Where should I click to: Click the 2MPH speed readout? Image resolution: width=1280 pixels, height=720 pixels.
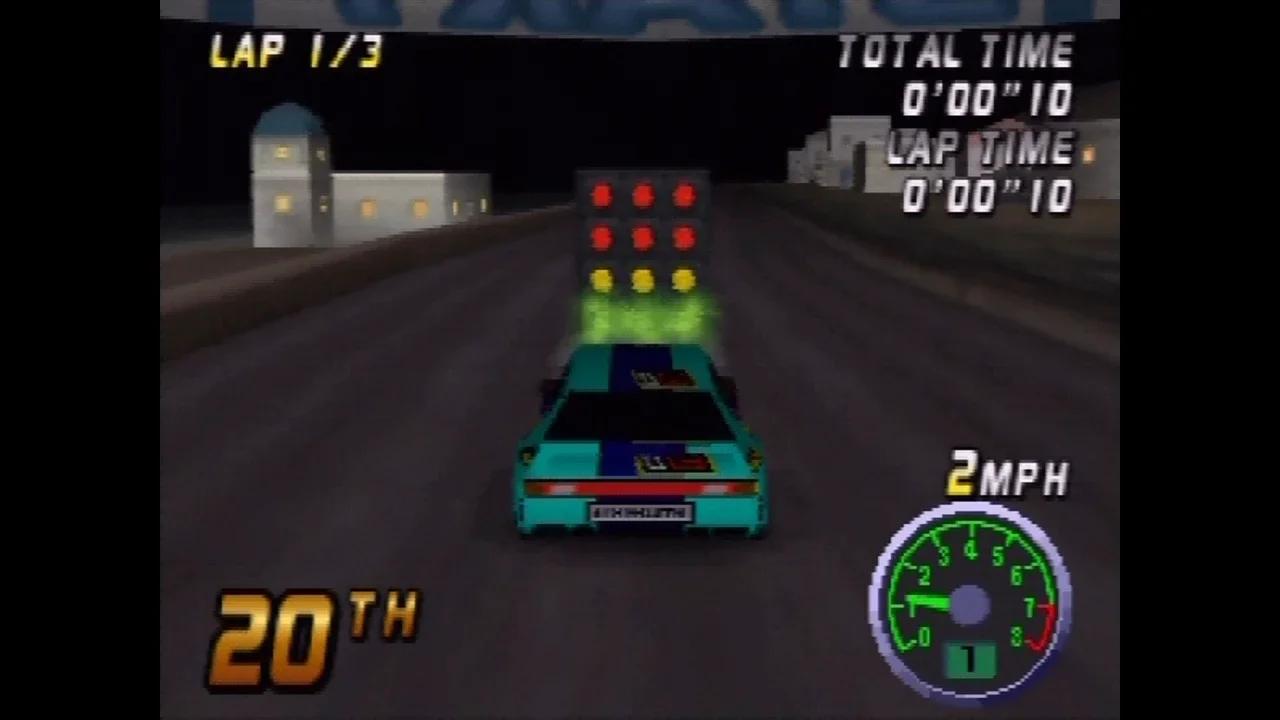[1008, 473]
